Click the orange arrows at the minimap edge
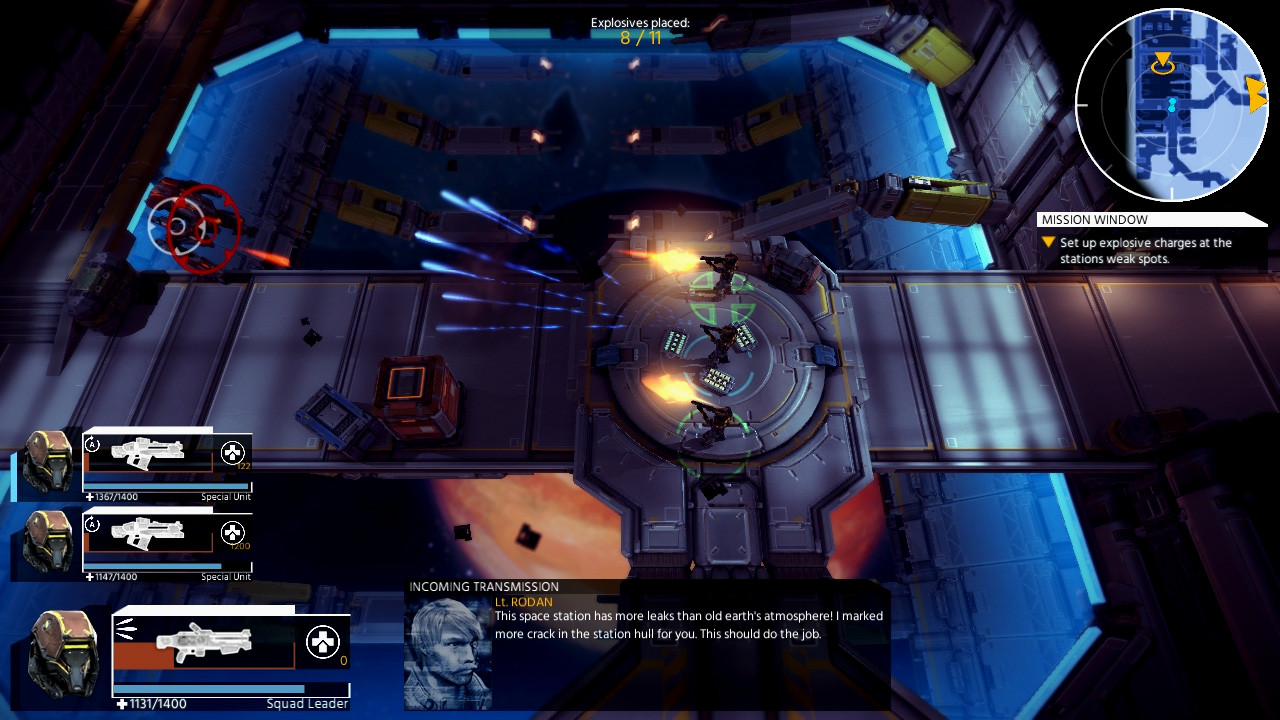 (x=1256, y=95)
